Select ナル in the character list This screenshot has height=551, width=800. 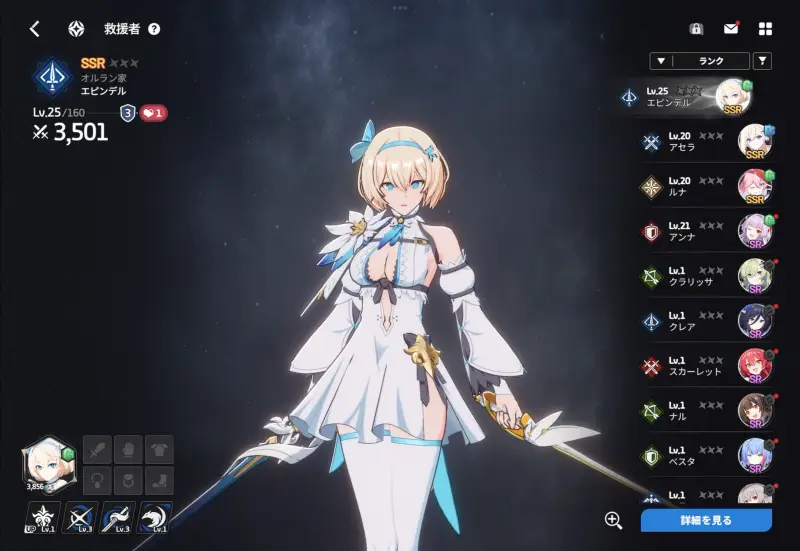(700, 411)
